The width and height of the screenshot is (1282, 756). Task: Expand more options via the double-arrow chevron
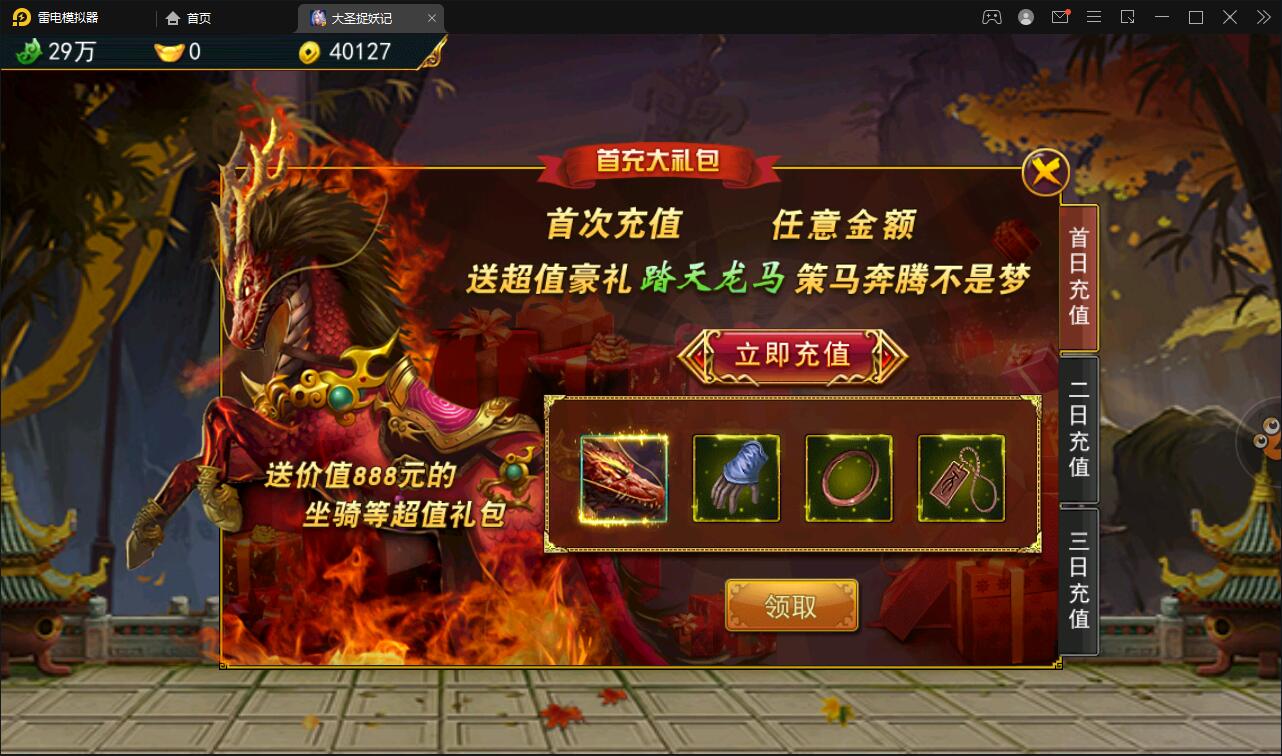(1262, 17)
